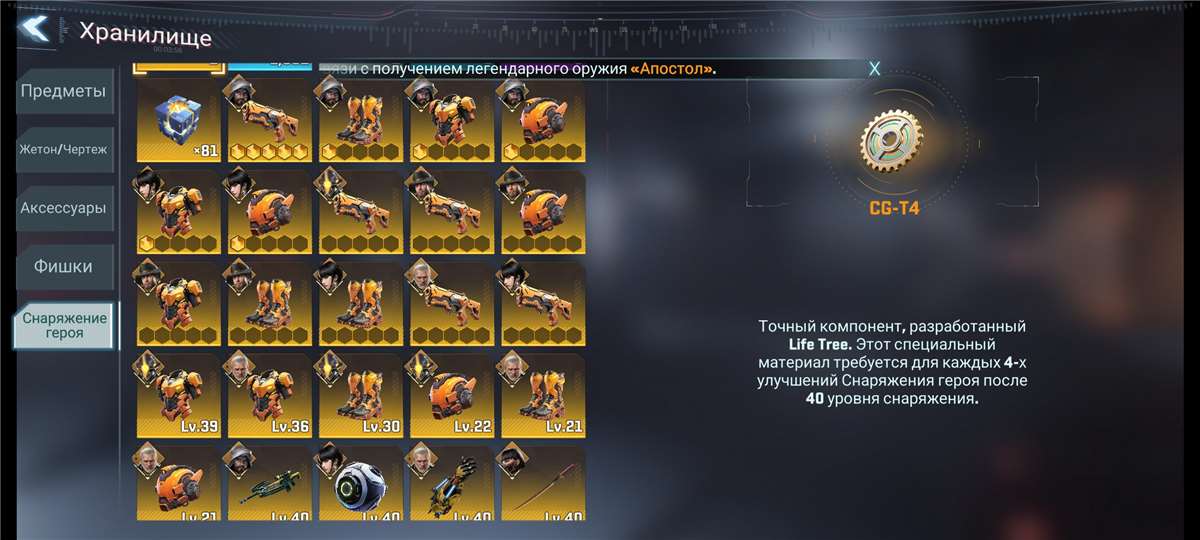Pick the Lv.30 orange boots
The height and width of the screenshot is (540, 1200).
360,395
